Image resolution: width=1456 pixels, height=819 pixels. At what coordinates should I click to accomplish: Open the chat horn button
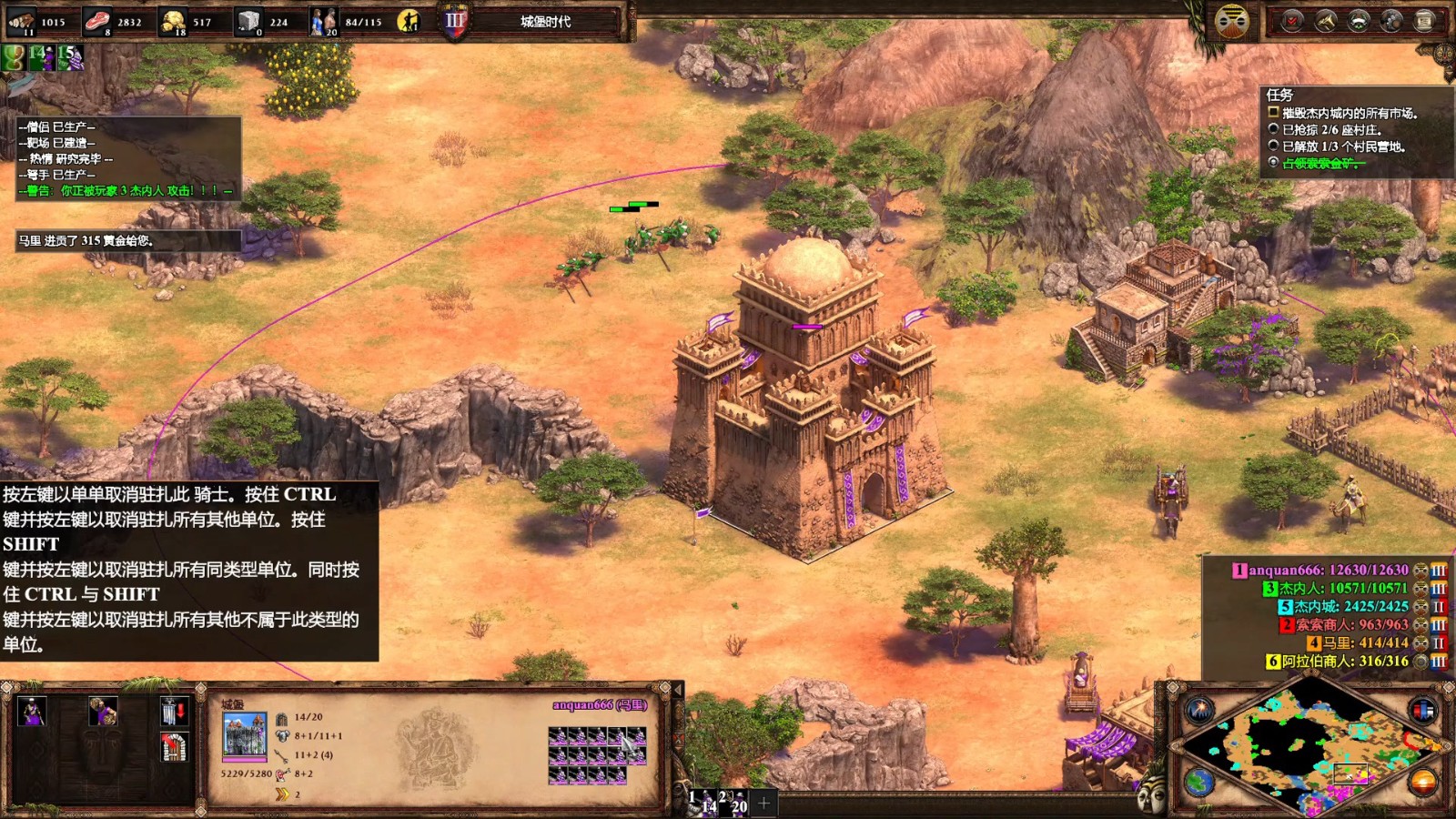[x=1326, y=21]
